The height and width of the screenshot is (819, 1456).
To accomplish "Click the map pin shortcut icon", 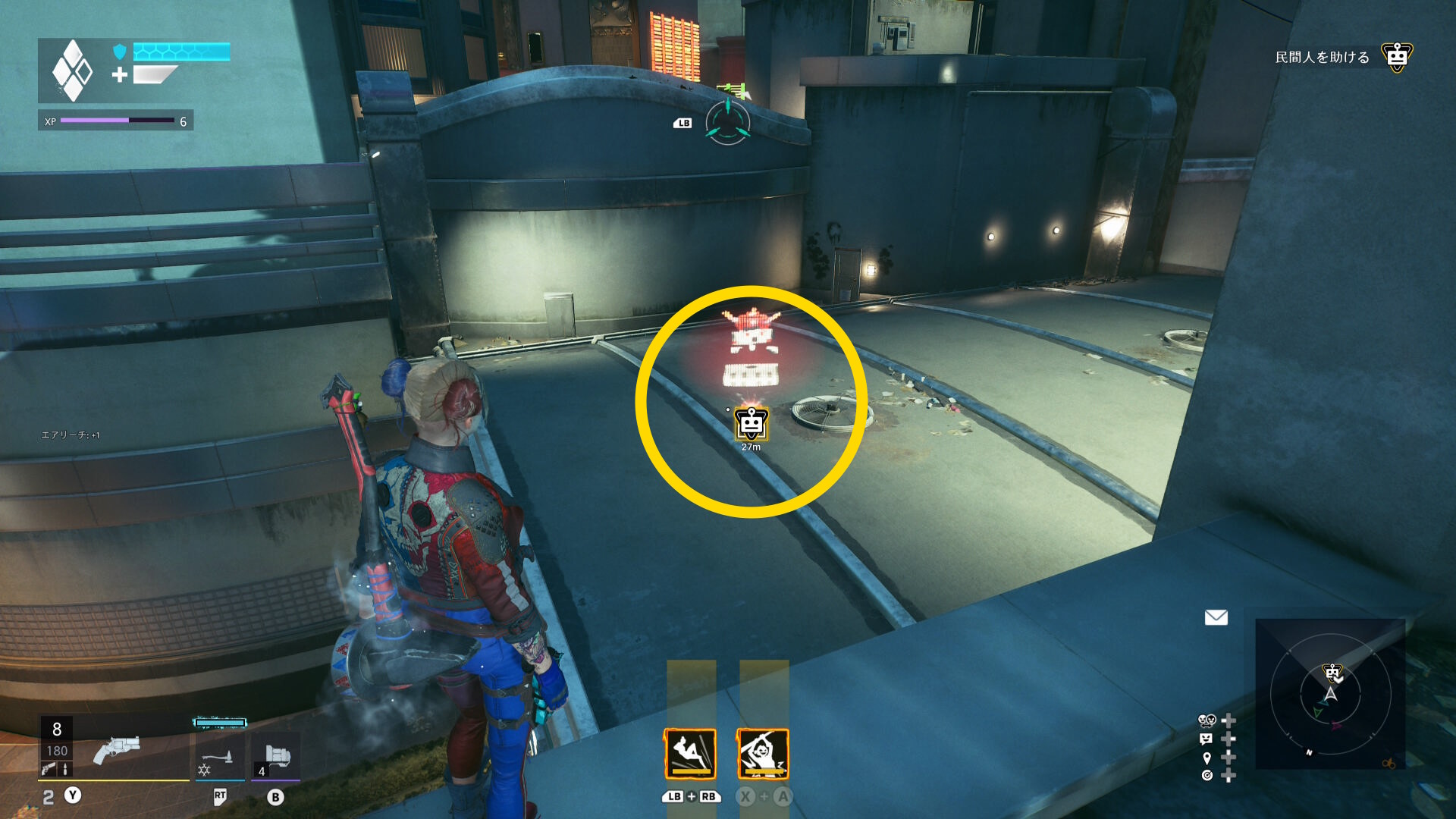I will point(1207,758).
